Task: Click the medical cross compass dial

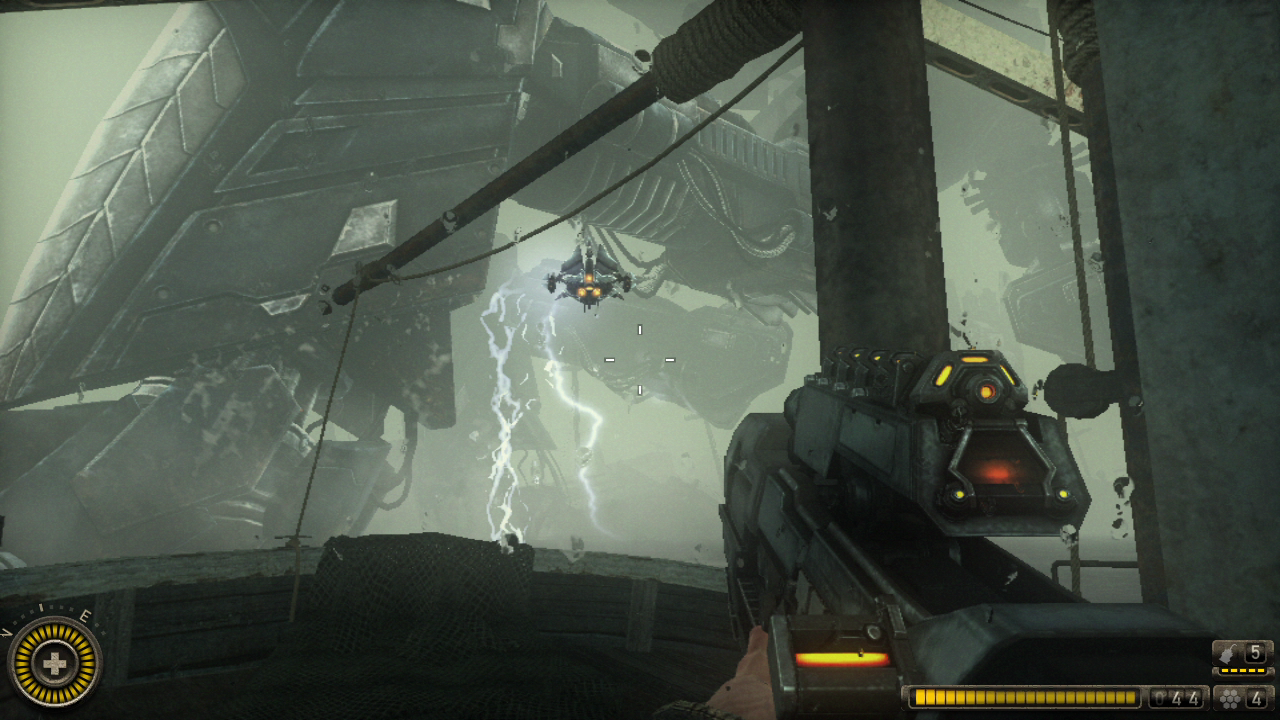Action: [x=54, y=662]
